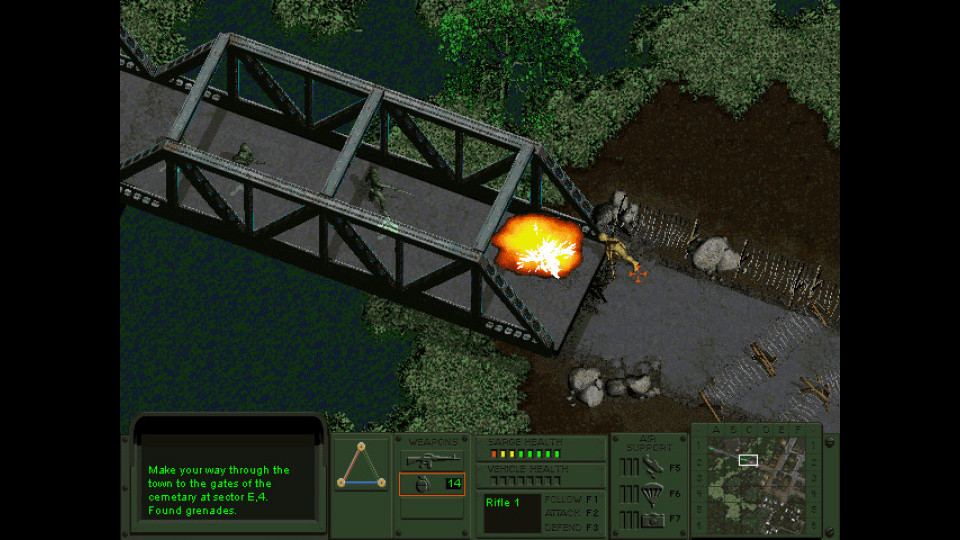Activate the recon camera air support
Viewport: 960px width, 540px height.
(x=653, y=519)
